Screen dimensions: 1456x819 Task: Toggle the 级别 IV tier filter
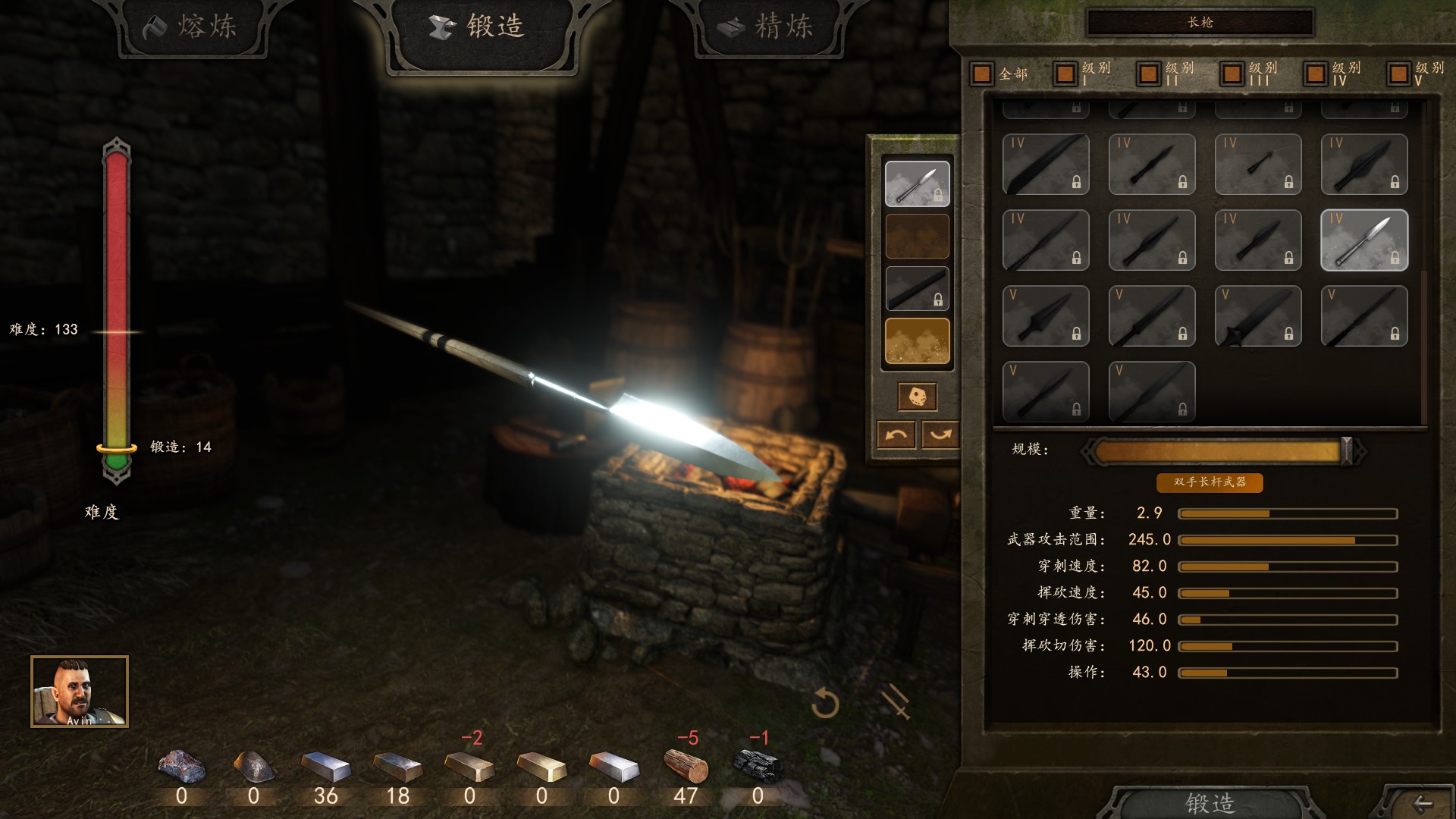[x=1315, y=74]
